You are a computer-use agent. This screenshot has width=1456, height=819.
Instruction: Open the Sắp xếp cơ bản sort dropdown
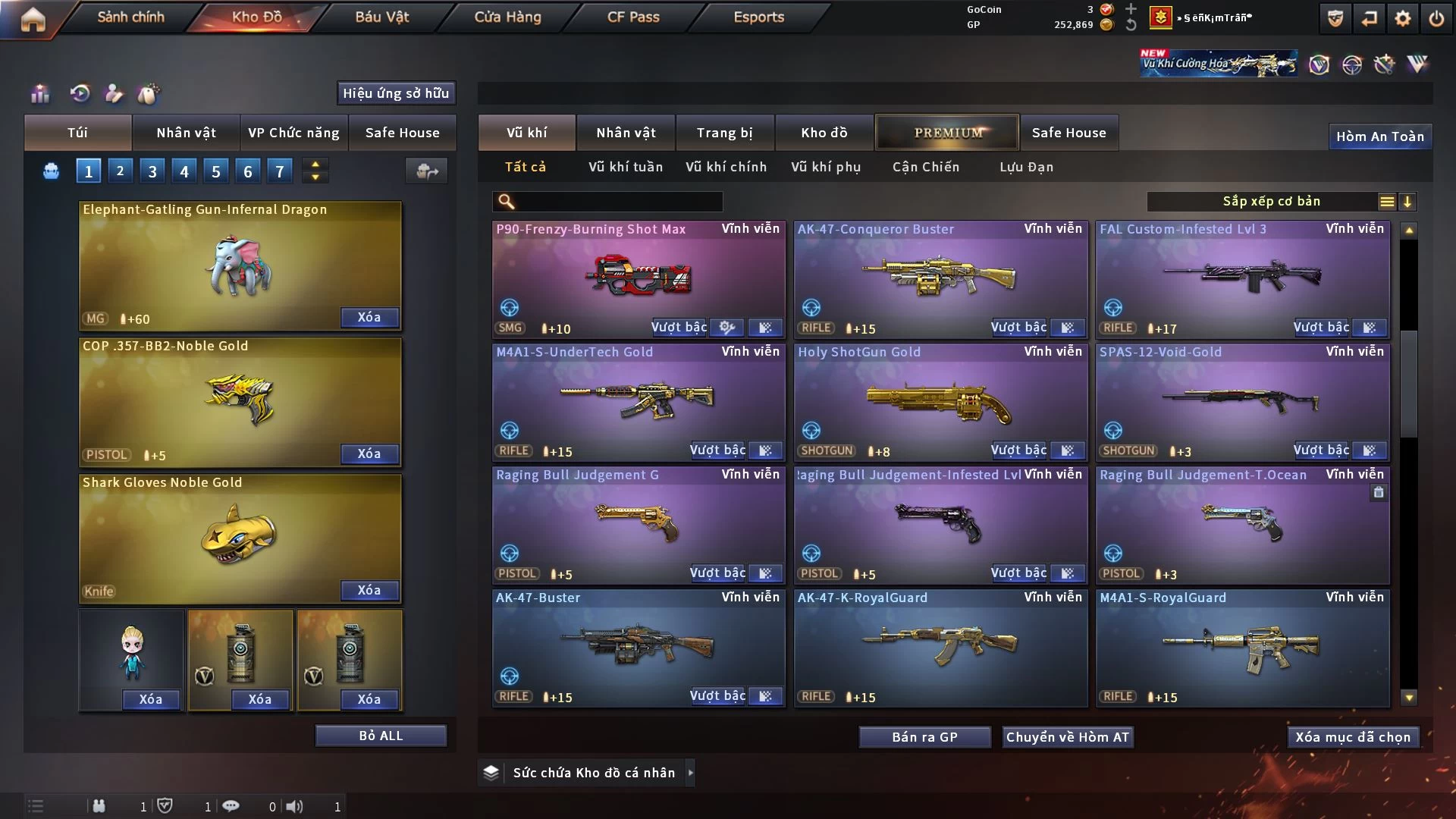point(1272,202)
